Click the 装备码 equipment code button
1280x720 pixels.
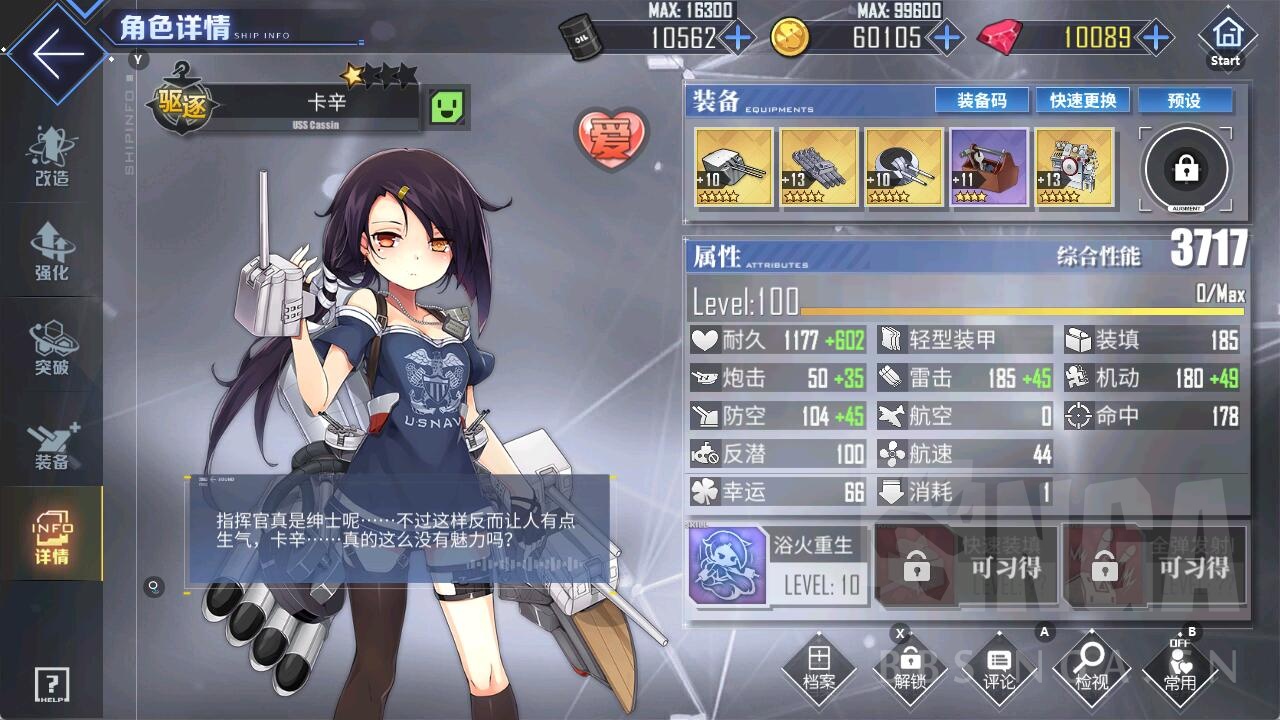pyautogui.click(x=980, y=101)
